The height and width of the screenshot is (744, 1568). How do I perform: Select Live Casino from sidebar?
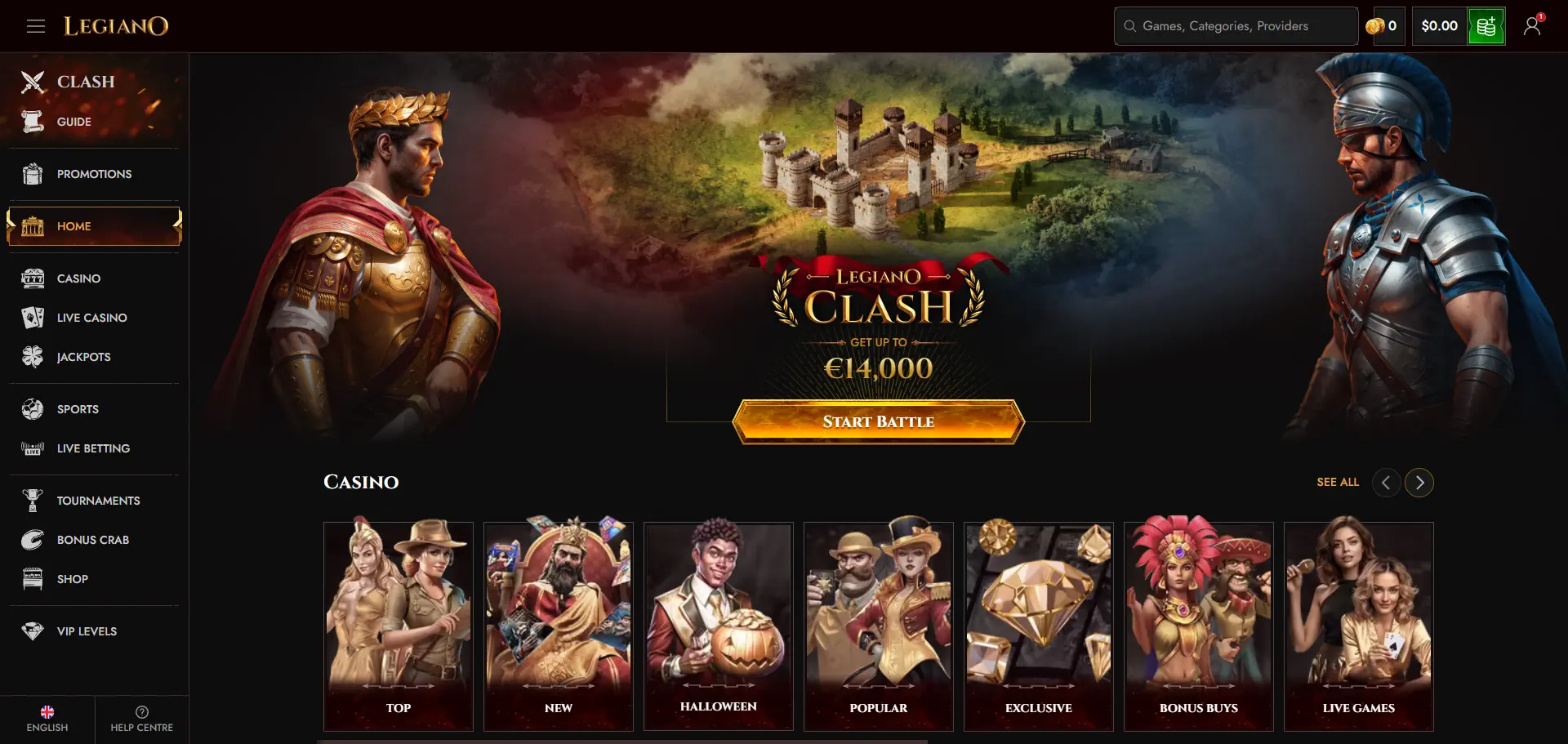[x=91, y=318]
